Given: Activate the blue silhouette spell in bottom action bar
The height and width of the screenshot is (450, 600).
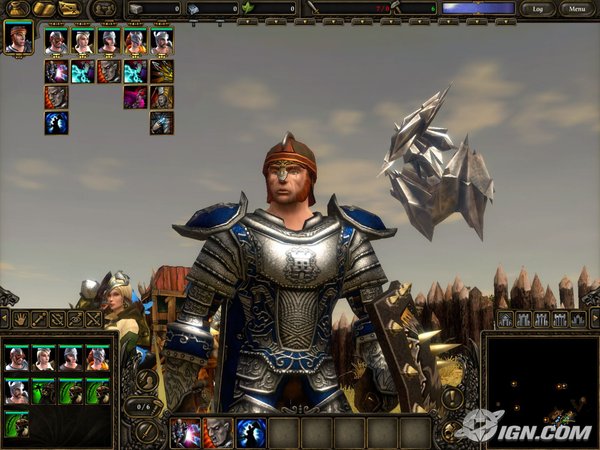Looking at the screenshot, I should pos(250,432).
